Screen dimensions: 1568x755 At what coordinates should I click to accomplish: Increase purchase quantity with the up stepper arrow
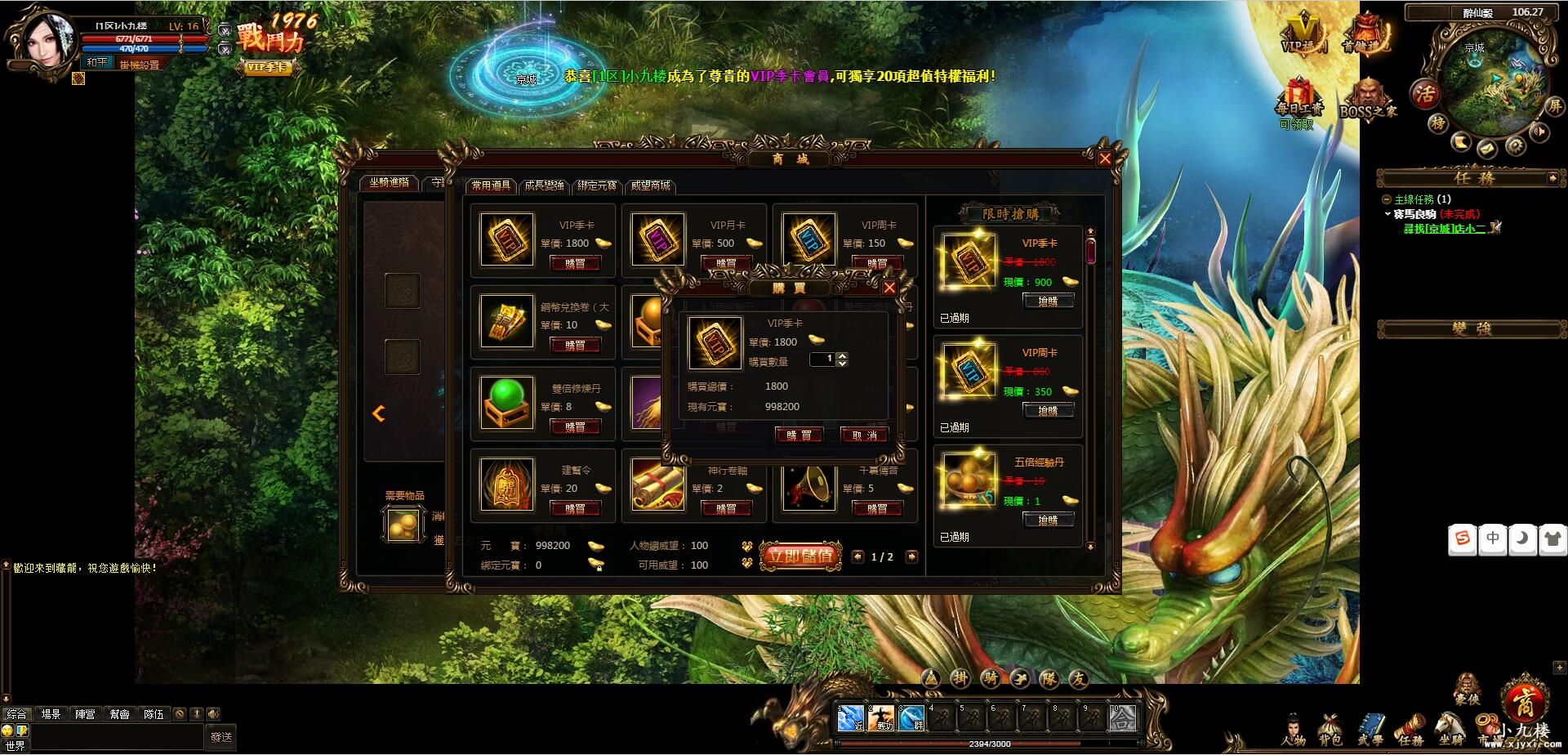point(843,355)
